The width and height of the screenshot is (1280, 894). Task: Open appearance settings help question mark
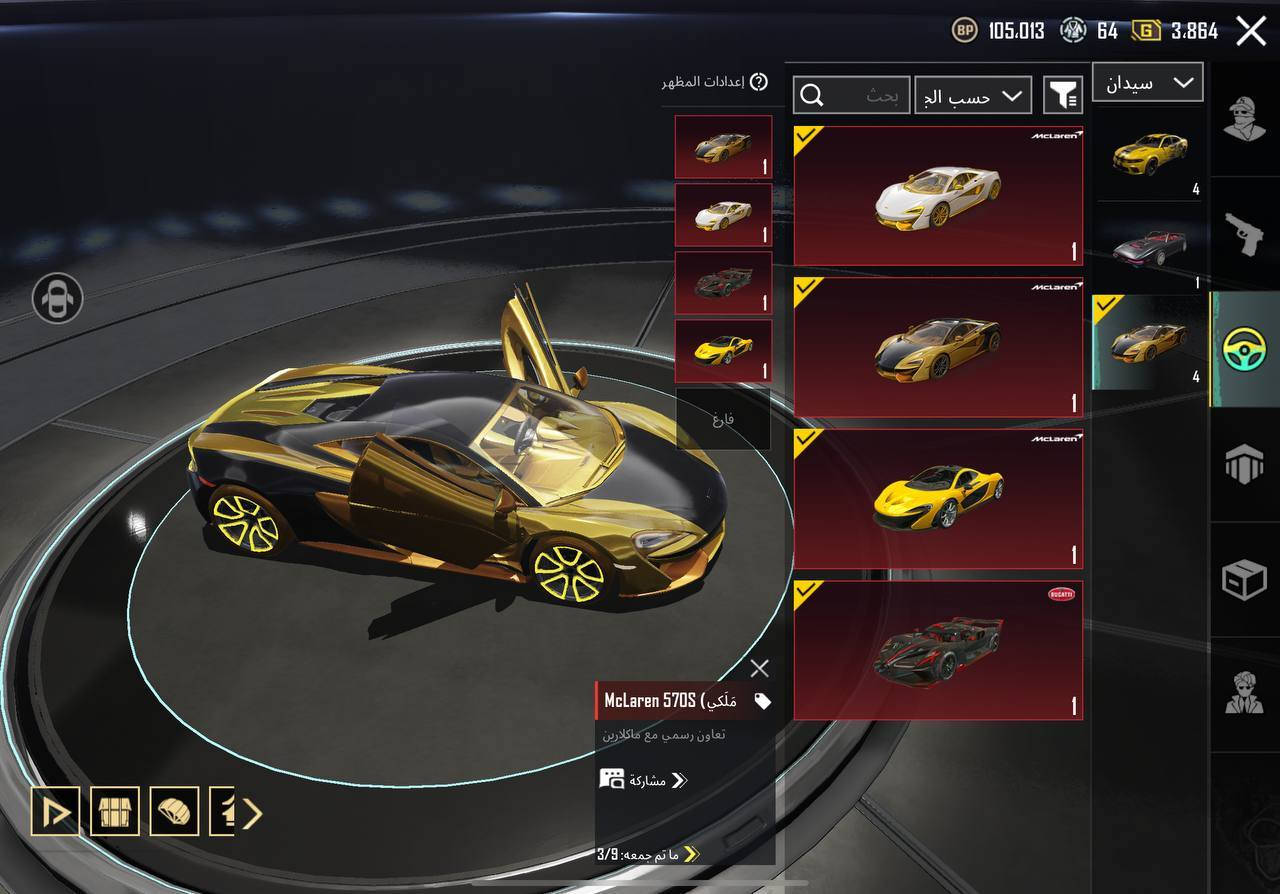click(x=759, y=82)
